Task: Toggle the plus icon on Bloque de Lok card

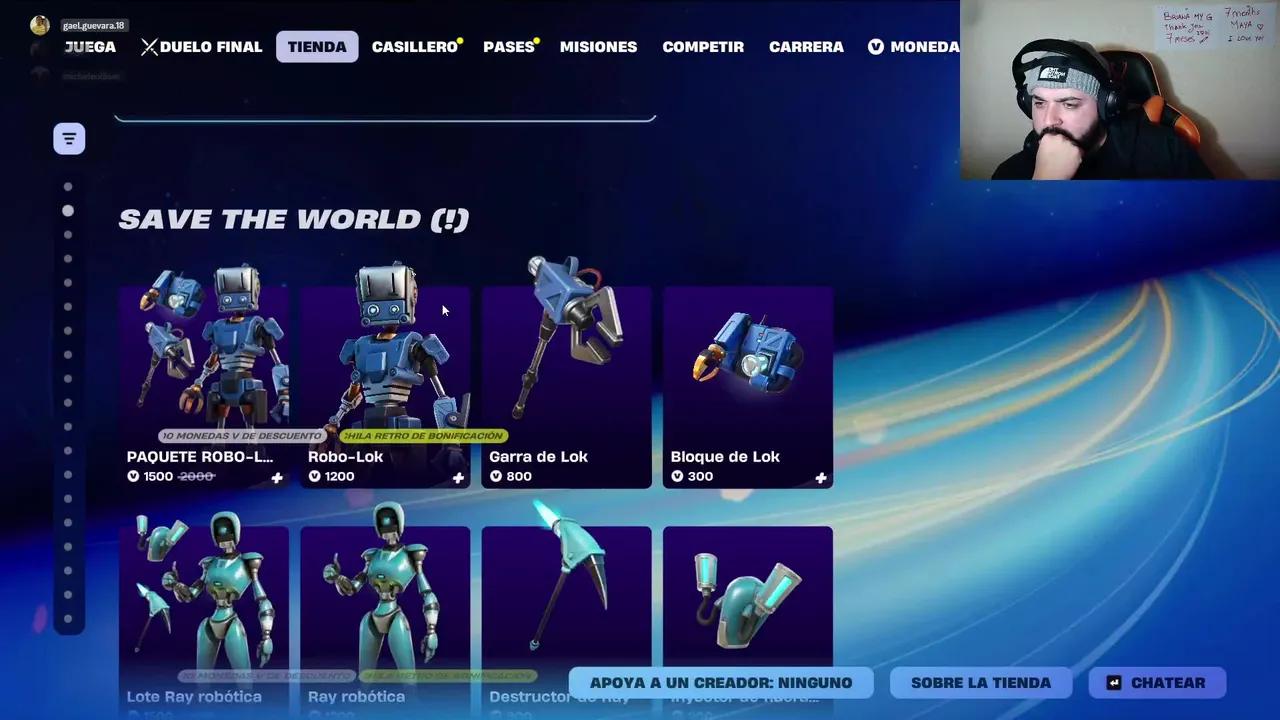Action: tap(820, 478)
